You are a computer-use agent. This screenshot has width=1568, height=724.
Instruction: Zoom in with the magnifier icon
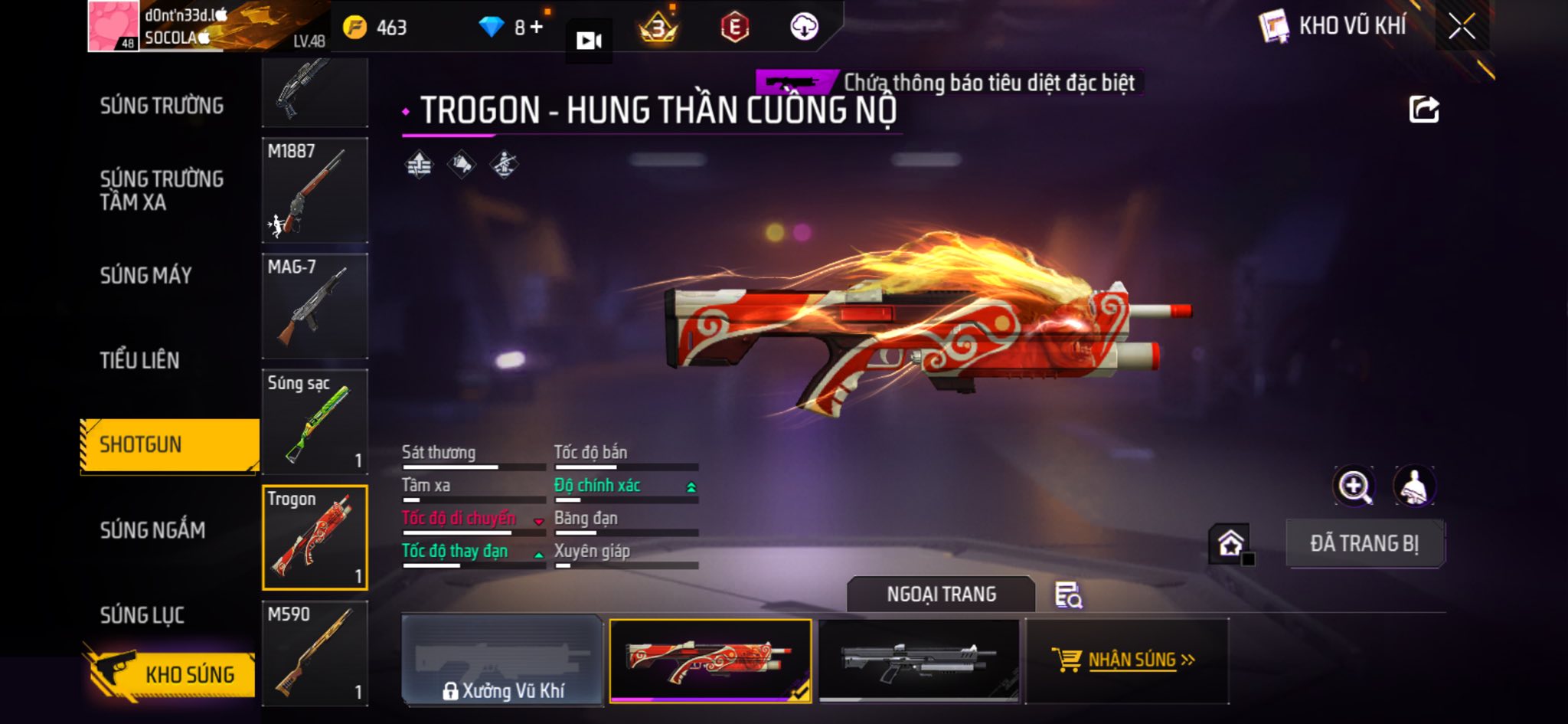[1354, 486]
